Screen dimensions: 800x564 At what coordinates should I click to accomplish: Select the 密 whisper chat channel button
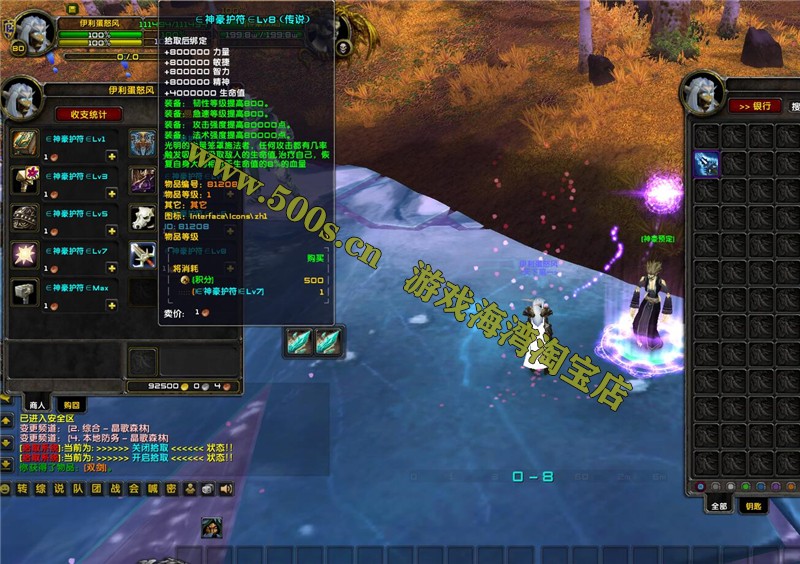(171, 489)
